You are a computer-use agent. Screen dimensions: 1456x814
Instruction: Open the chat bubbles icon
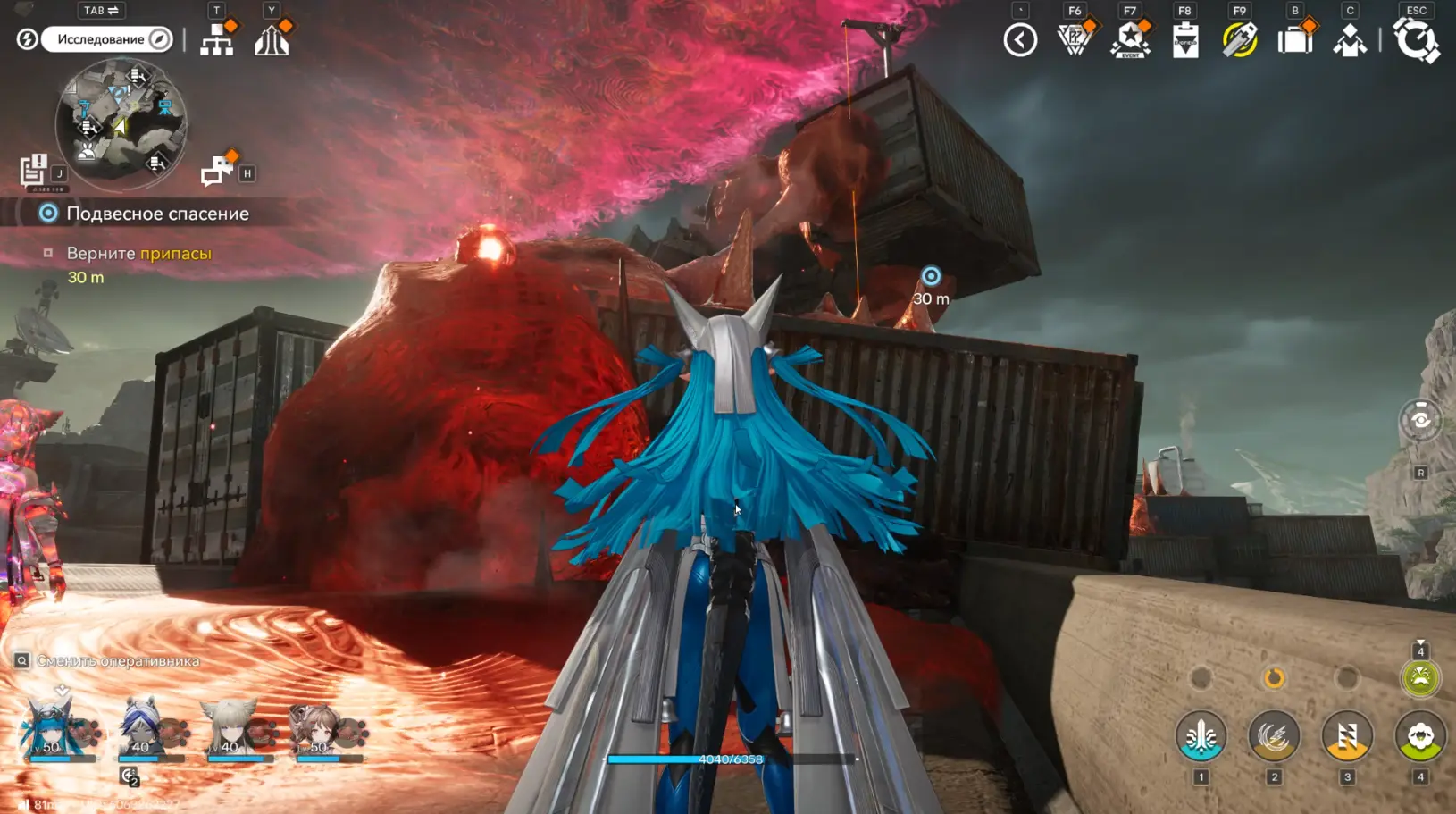(217, 170)
